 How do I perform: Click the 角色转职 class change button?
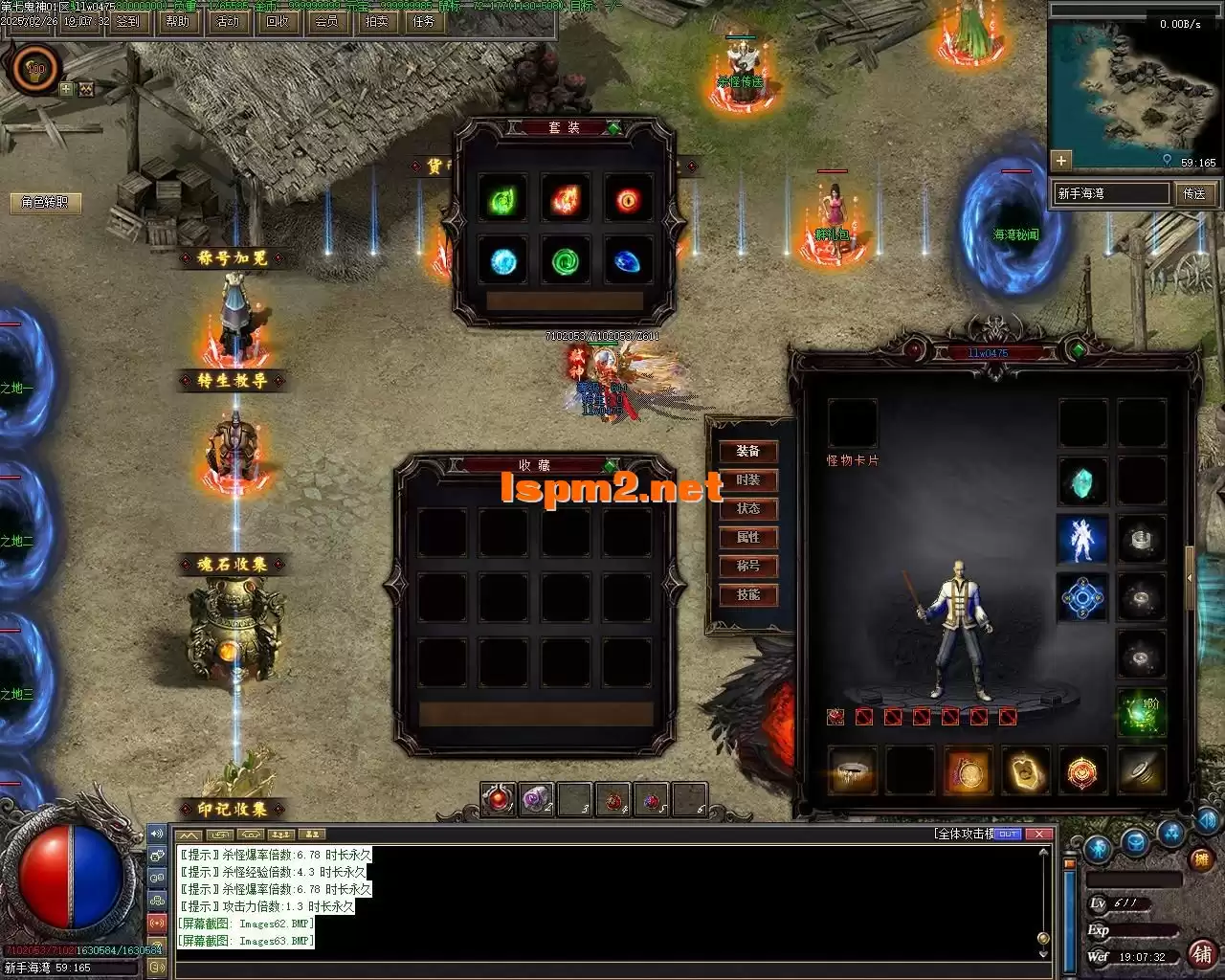tap(45, 202)
